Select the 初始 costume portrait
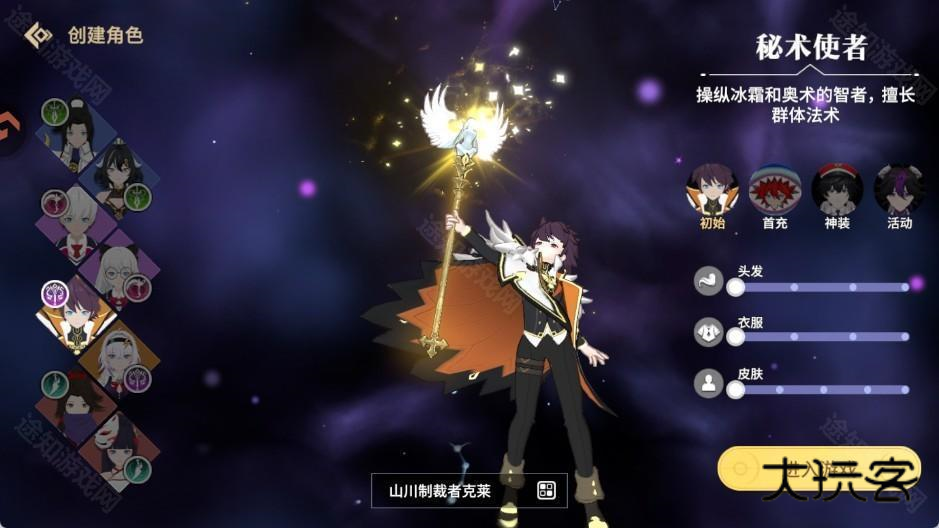The image size is (939, 528). 711,189
